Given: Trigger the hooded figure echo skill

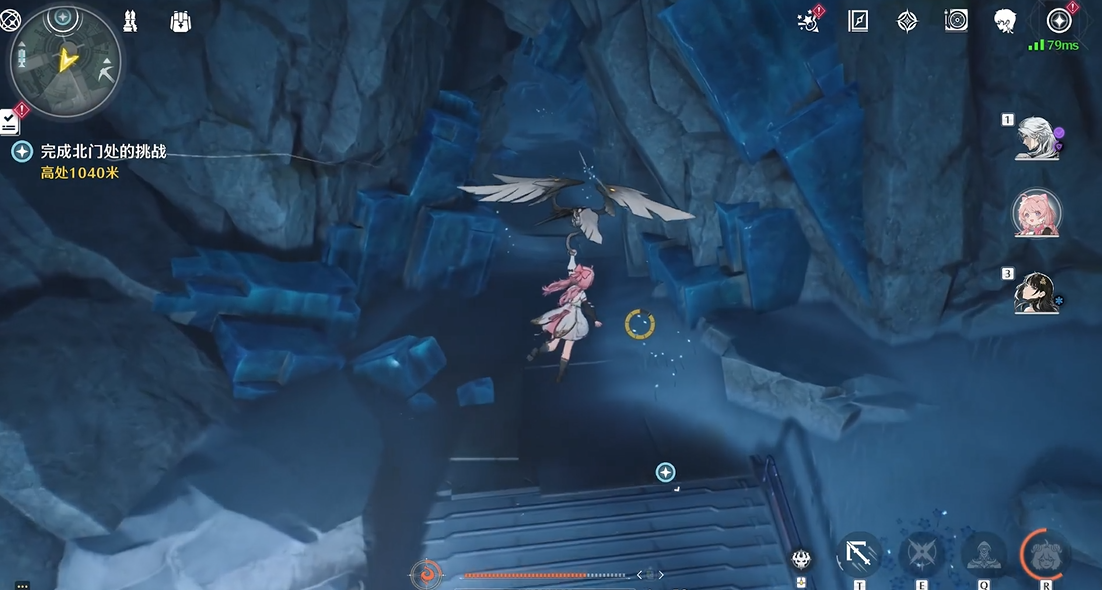Looking at the screenshot, I should tap(983, 552).
